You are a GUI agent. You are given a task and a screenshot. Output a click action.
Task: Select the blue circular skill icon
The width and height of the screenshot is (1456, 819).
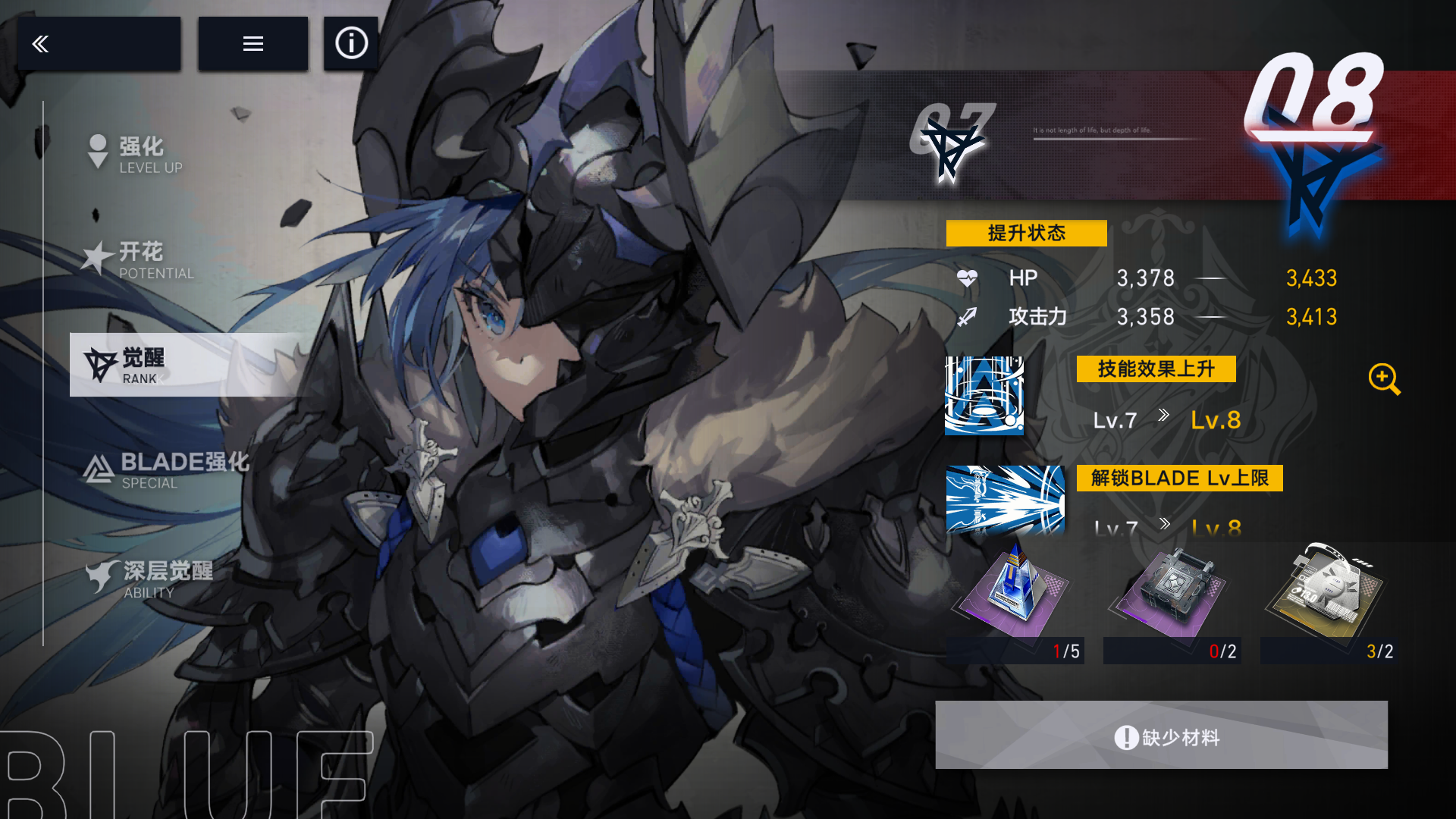coord(984,395)
